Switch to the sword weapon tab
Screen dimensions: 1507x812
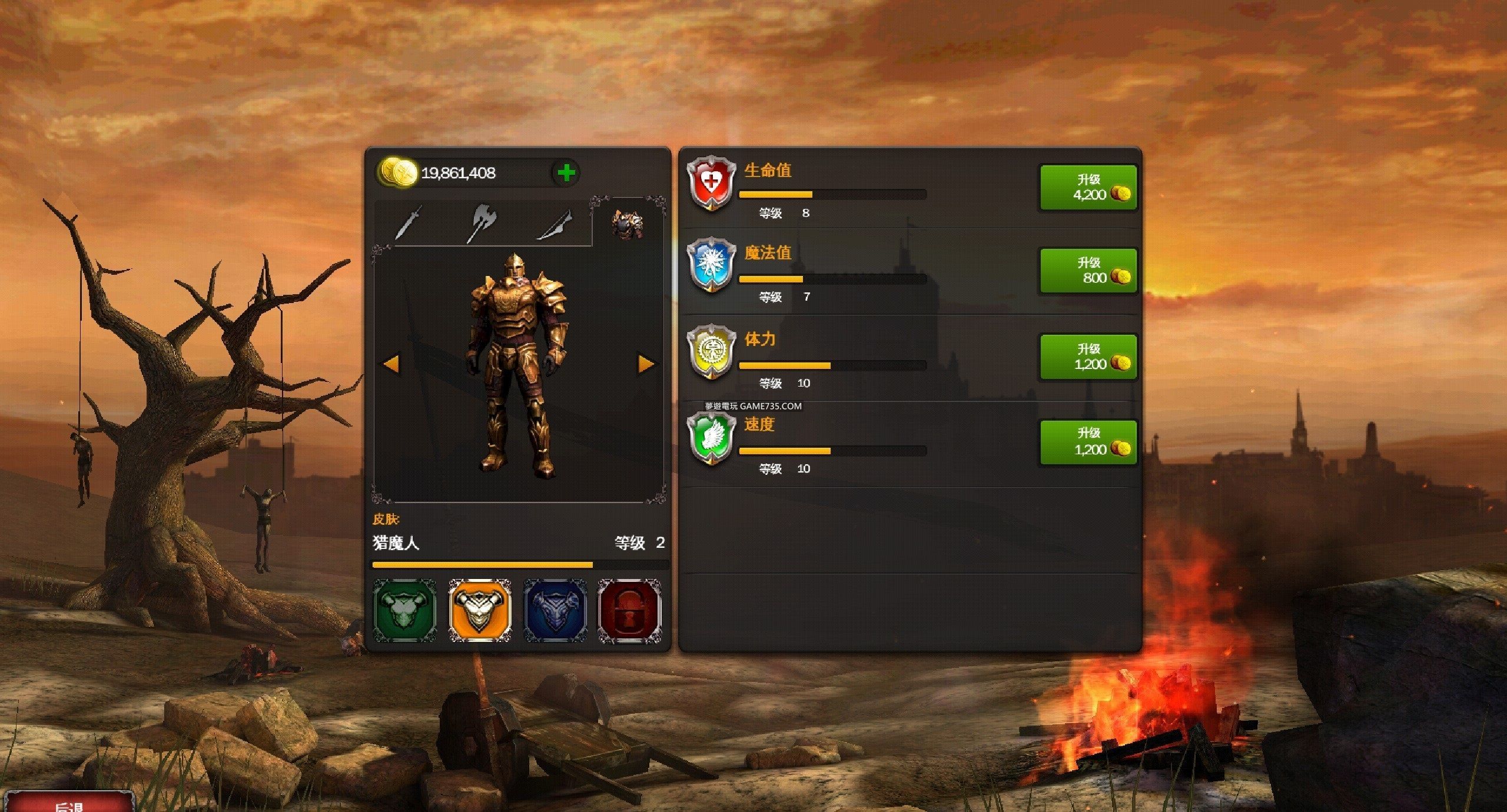(409, 223)
